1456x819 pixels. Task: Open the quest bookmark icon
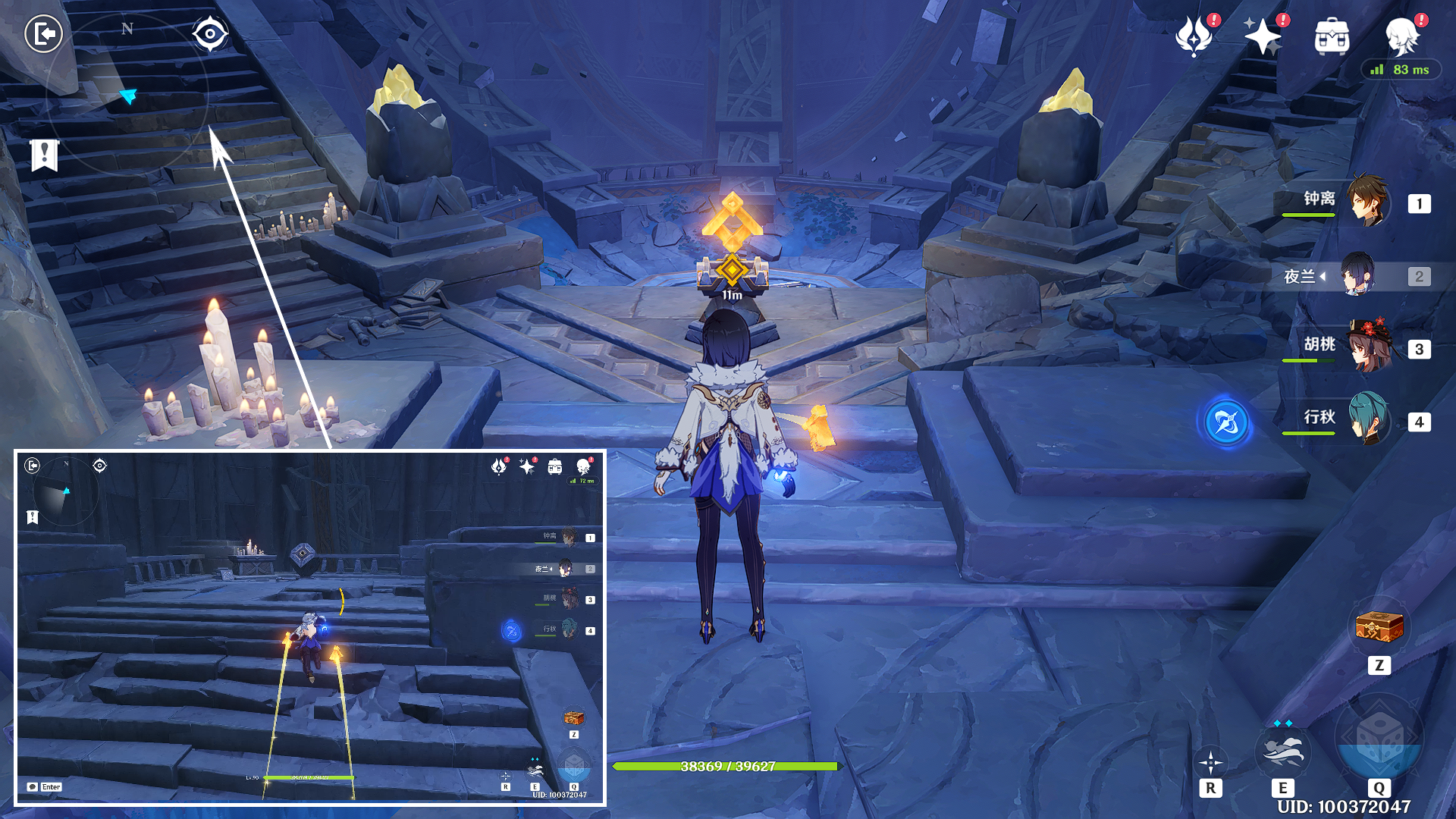coord(45,155)
